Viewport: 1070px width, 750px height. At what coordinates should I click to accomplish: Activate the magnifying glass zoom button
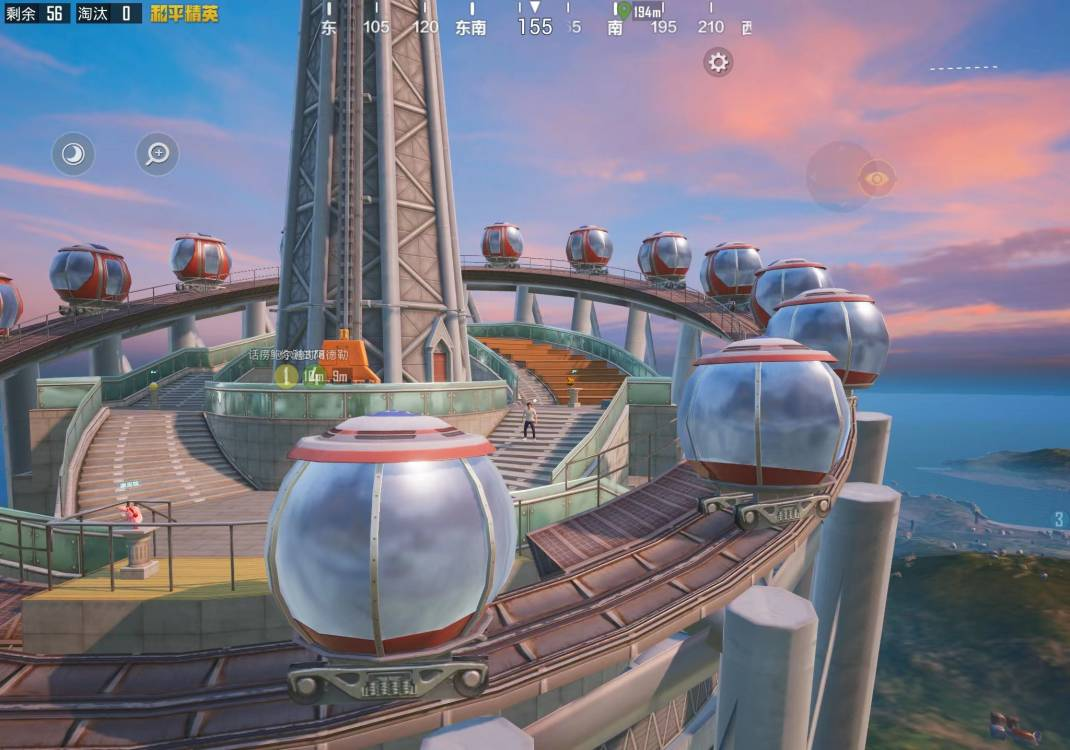click(x=157, y=154)
